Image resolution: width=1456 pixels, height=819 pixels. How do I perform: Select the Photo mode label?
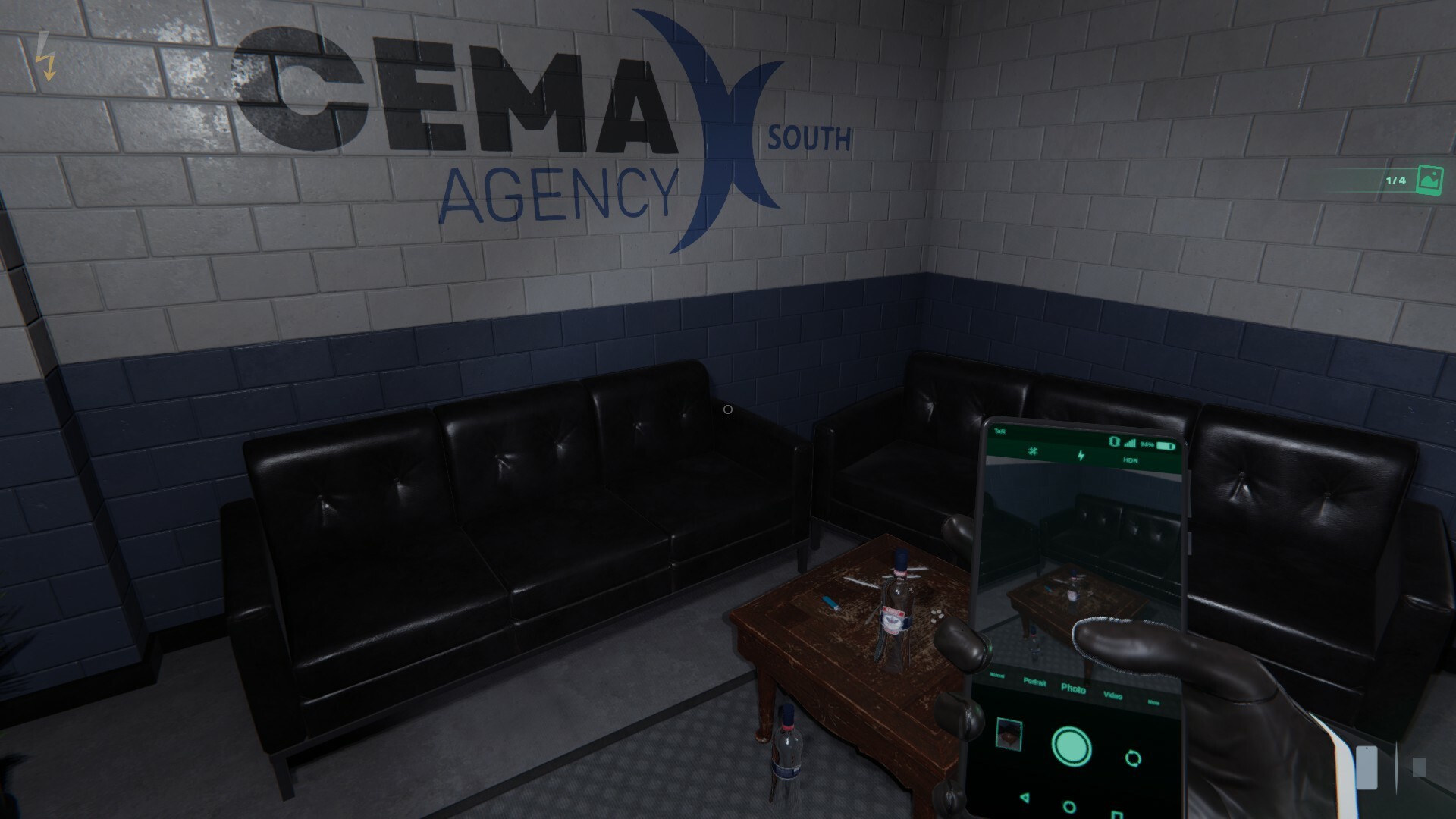1073,690
